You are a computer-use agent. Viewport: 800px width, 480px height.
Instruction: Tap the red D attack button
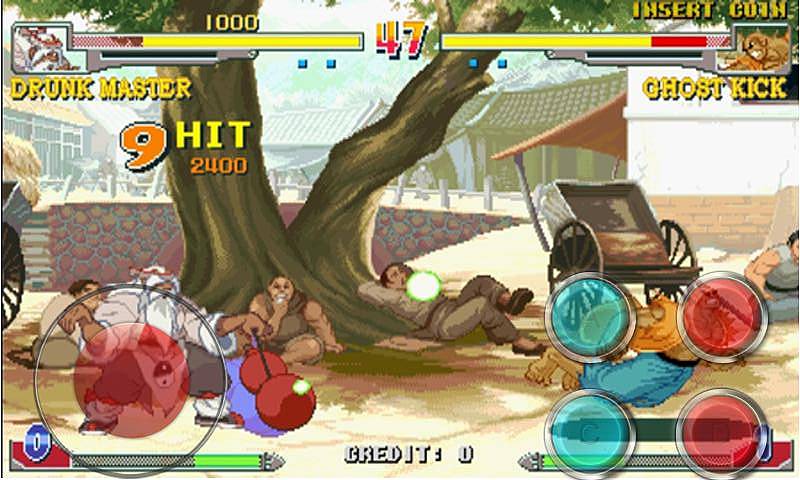(x=720, y=432)
